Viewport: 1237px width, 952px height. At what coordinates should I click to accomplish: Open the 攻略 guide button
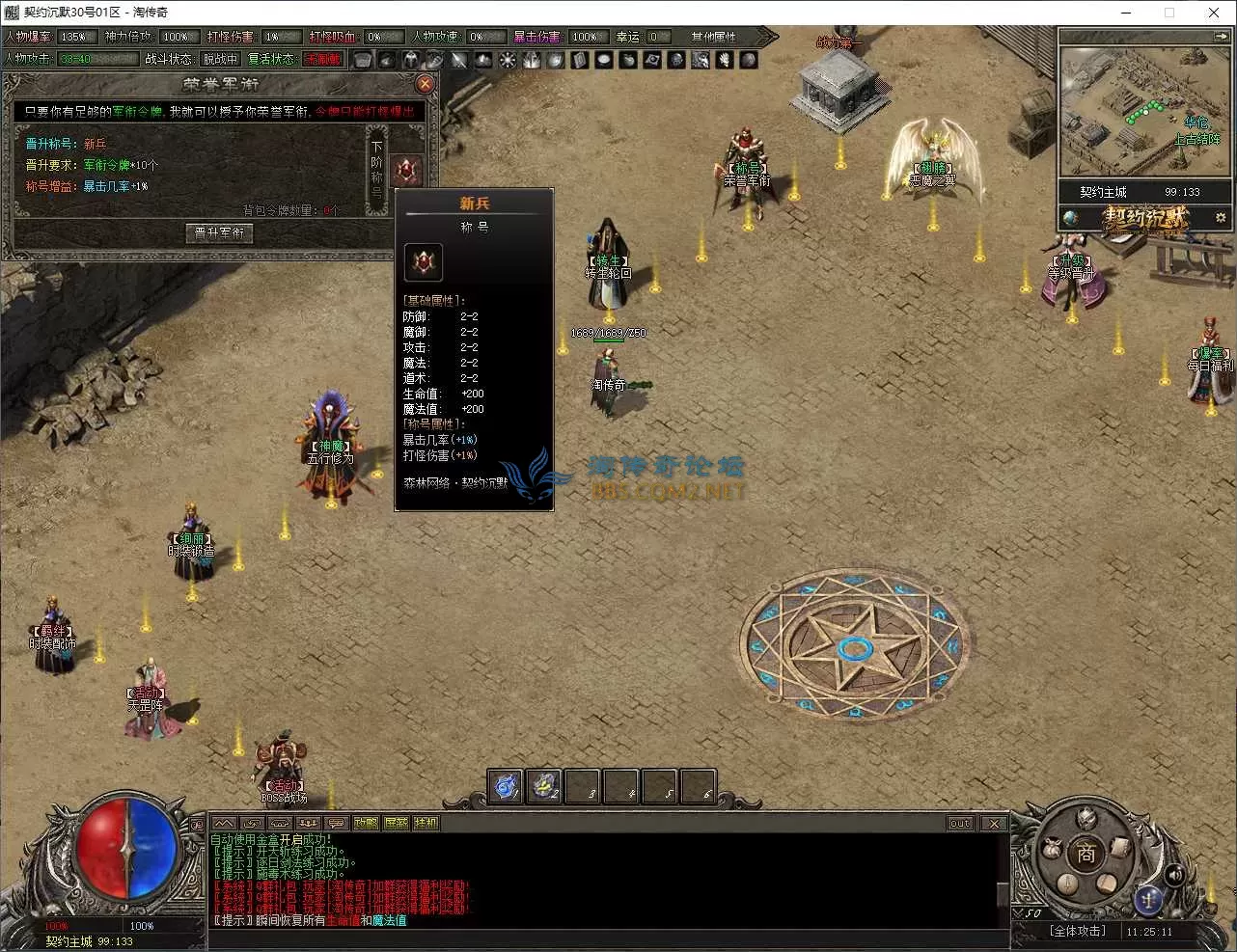click(x=366, y=823)
